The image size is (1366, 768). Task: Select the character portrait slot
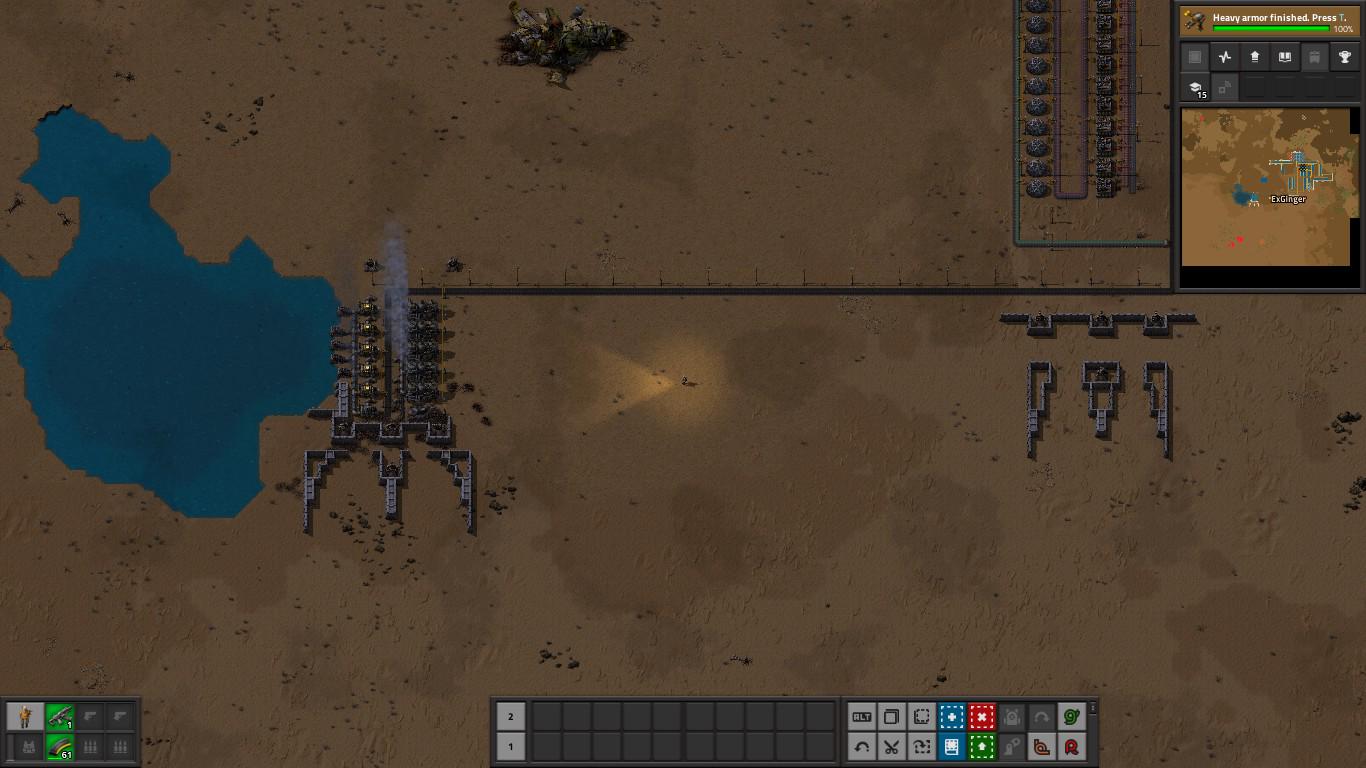point(25,716)
